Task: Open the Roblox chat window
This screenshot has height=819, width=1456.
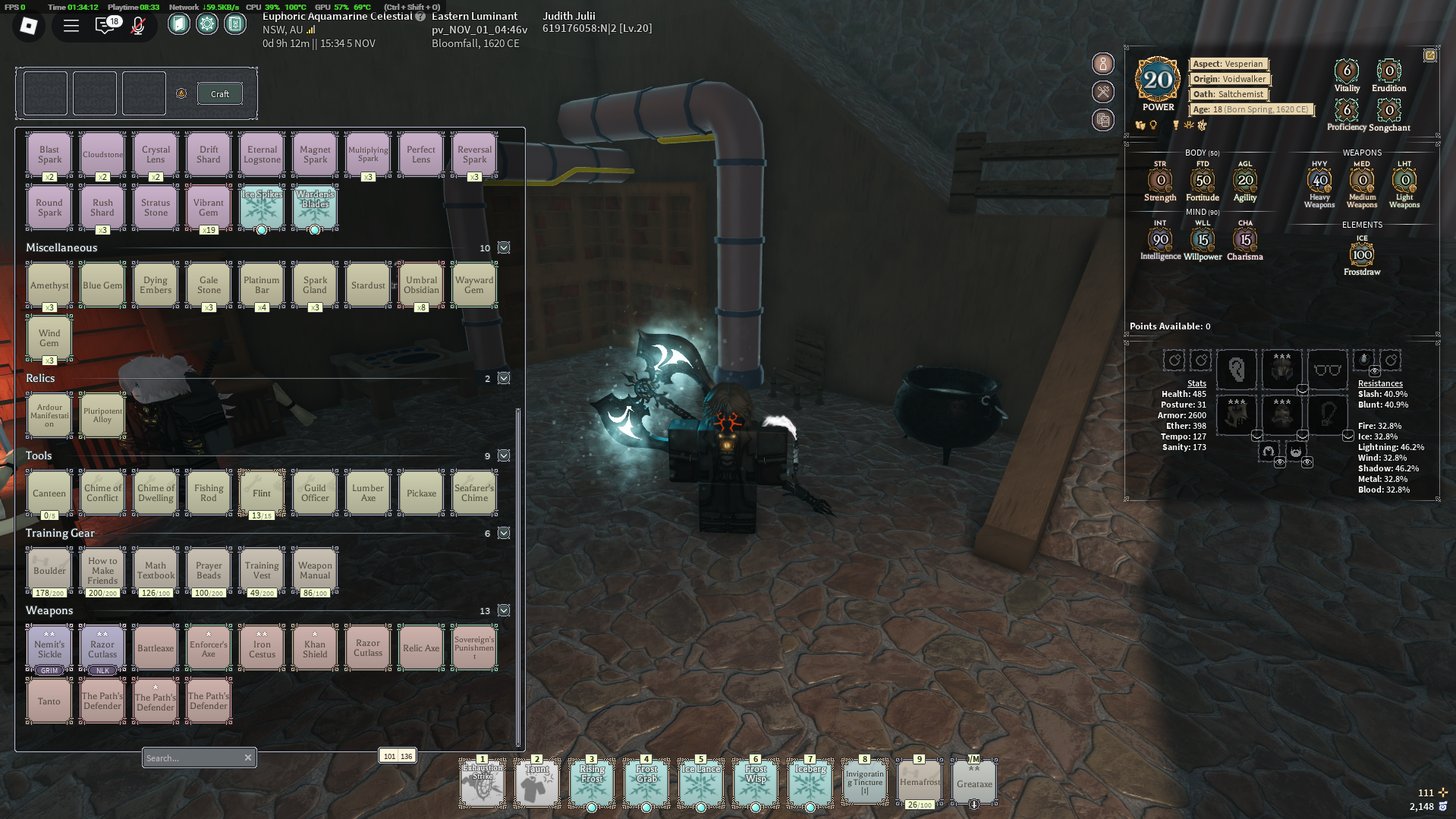Action: pyautogui.click(x=105, y=26)
